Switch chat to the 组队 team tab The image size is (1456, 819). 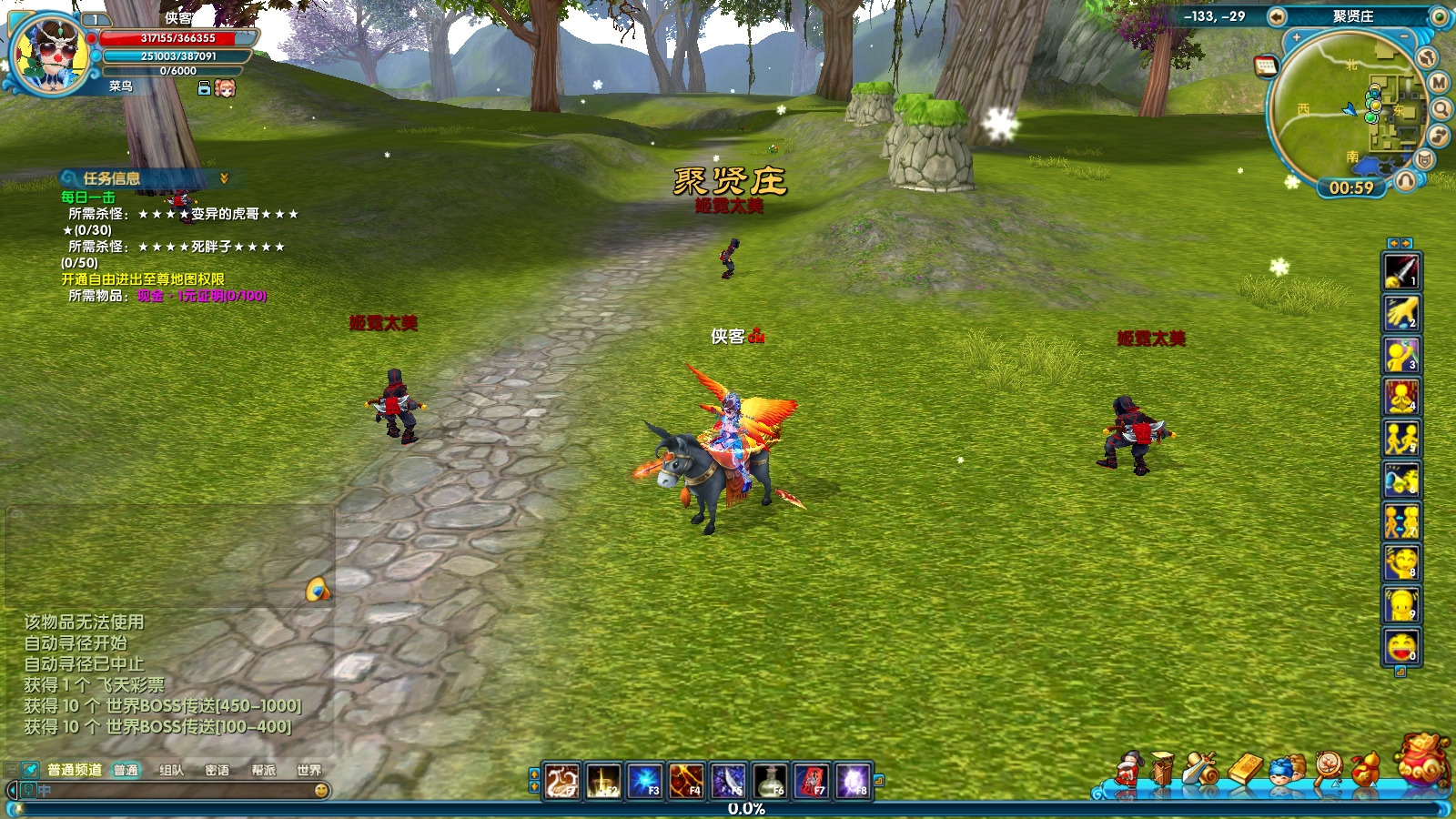[x=171, y=770]
